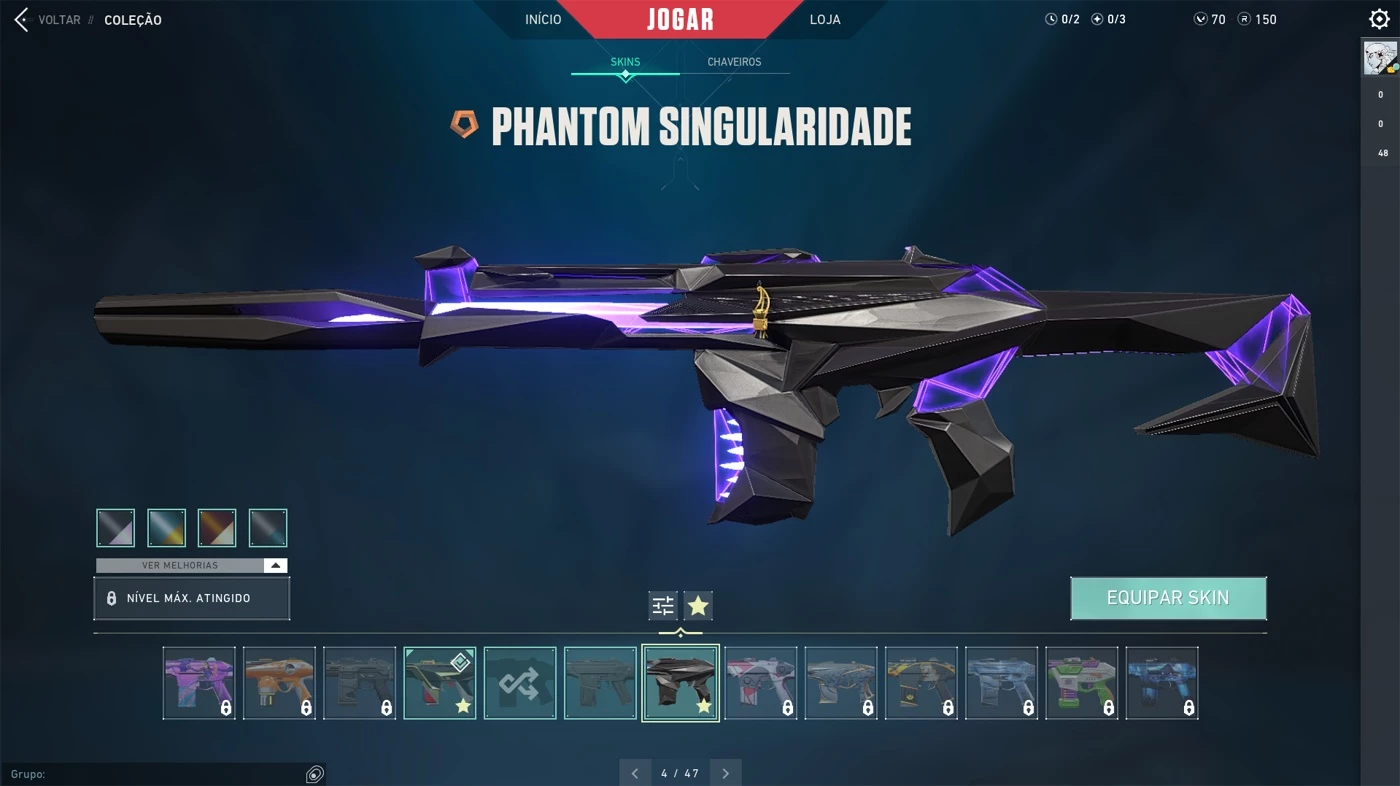Select the green and purple locked skin
The image size is (1400, 786).
[x=1082, y=683]
